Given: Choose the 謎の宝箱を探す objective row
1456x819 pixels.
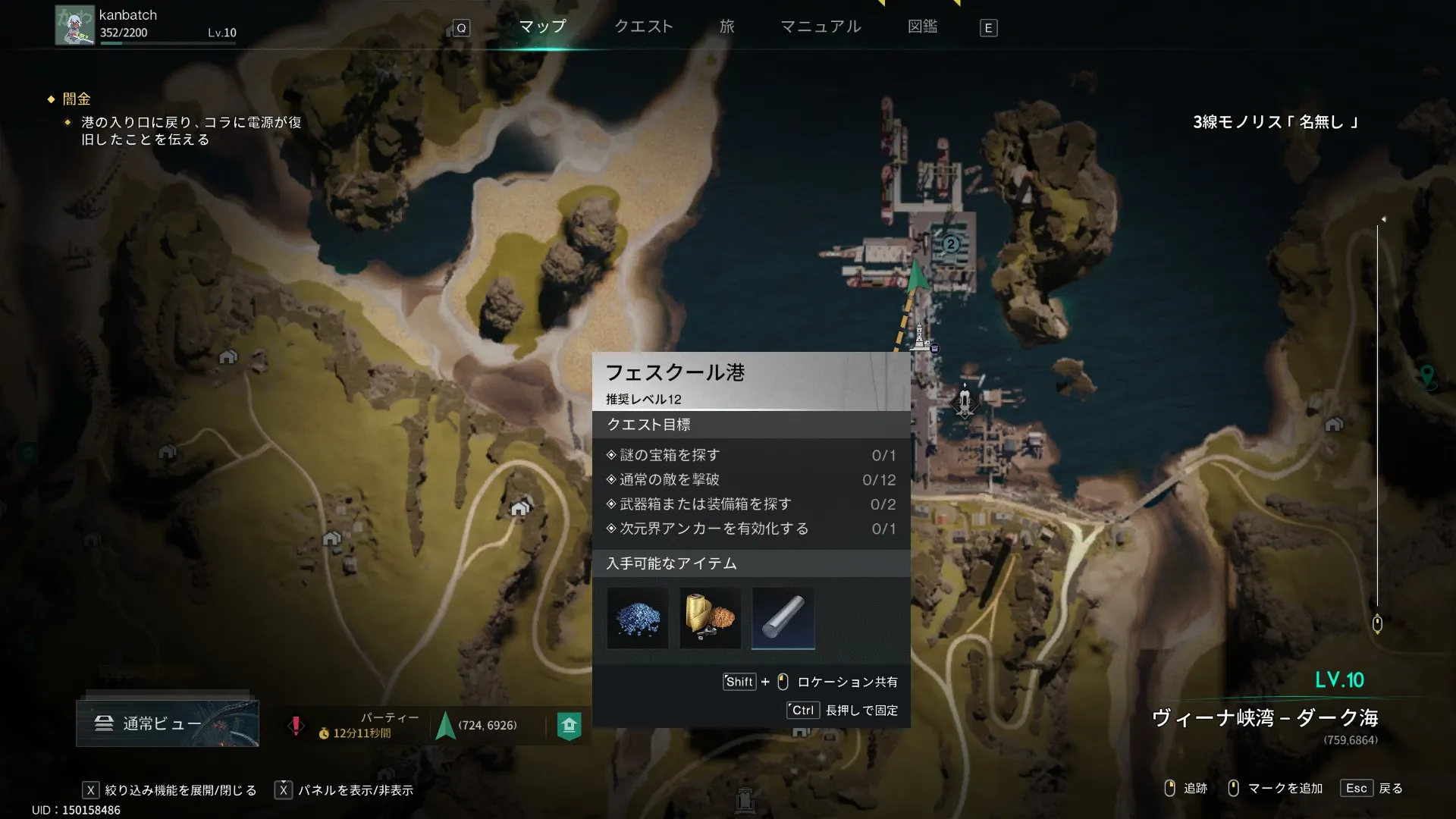Looking at the screenshot, I should tap(751, 455).
